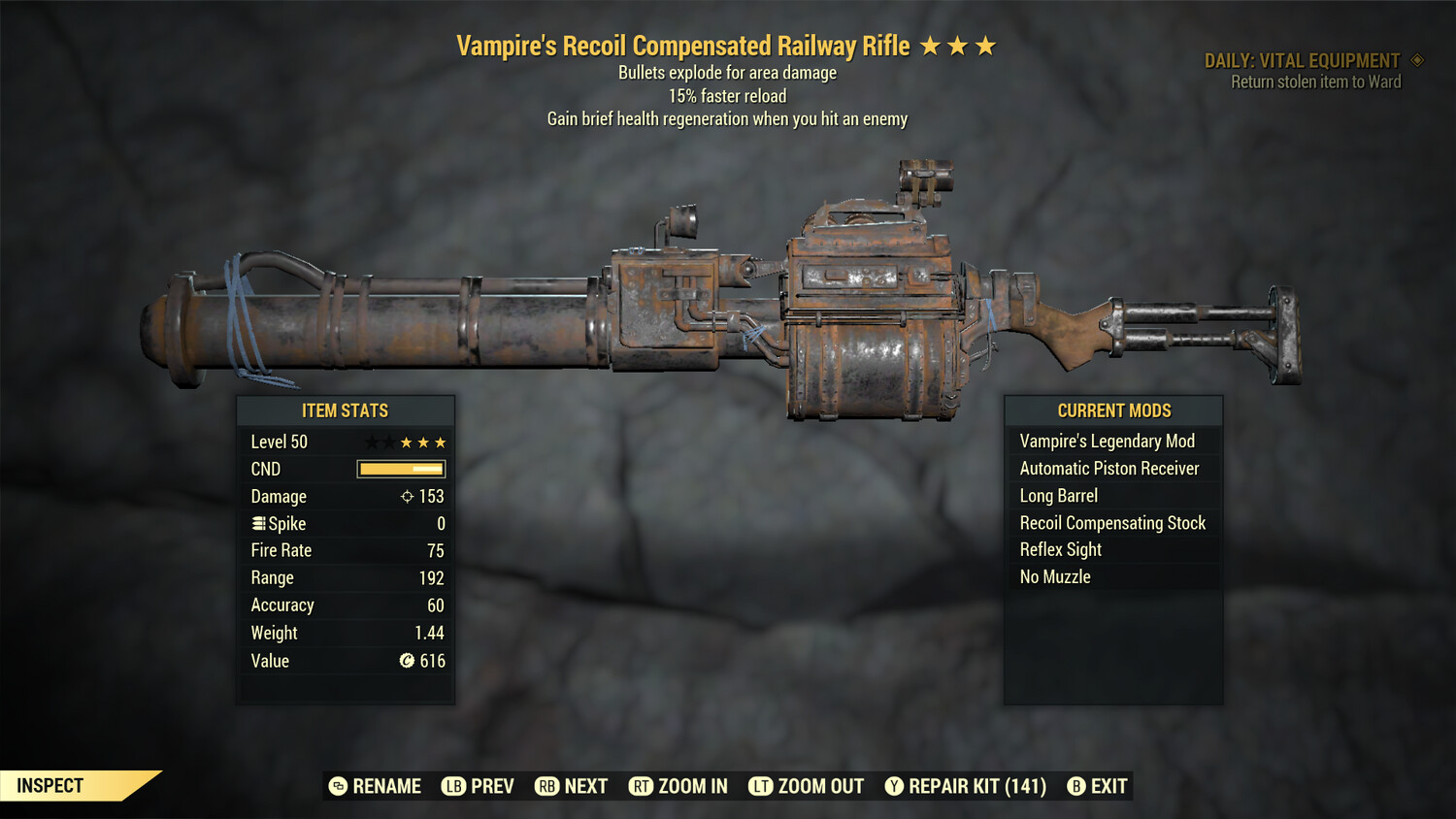This screenshot has height=819, width=1456.
Task: Click the RB Next button icon
Action: click(548, 786)
